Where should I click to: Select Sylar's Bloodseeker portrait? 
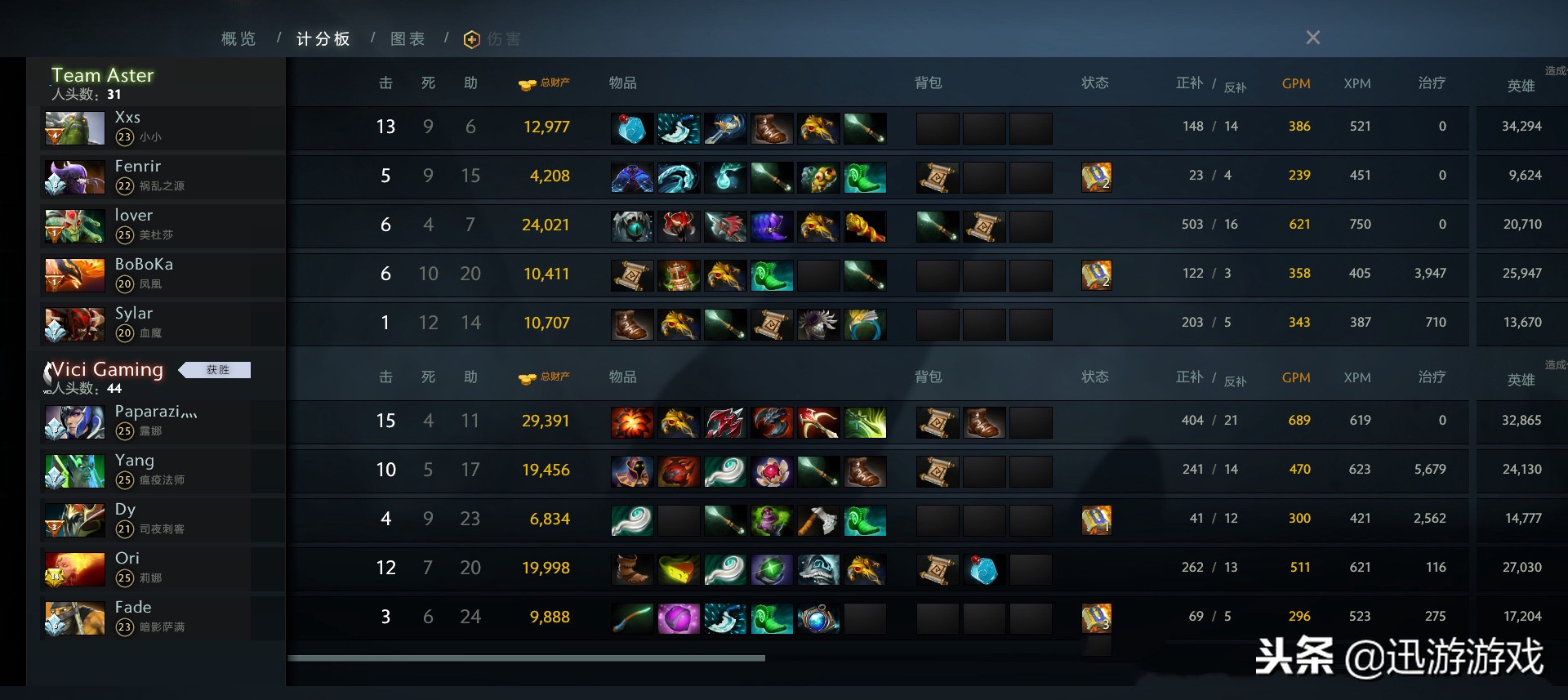coord(74,324)
